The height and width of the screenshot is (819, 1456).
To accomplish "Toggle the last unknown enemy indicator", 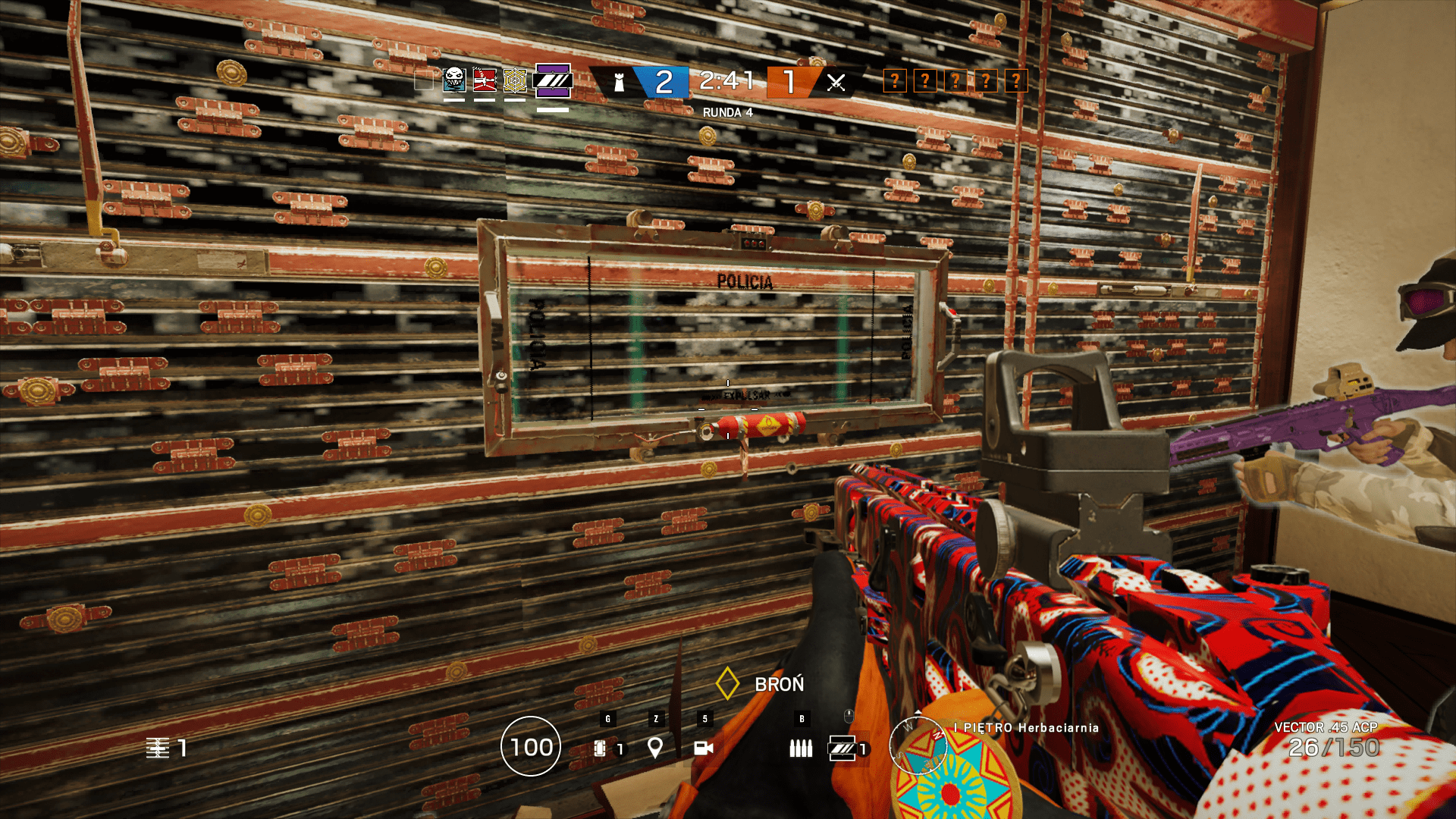I will (x=1015, y=80).
